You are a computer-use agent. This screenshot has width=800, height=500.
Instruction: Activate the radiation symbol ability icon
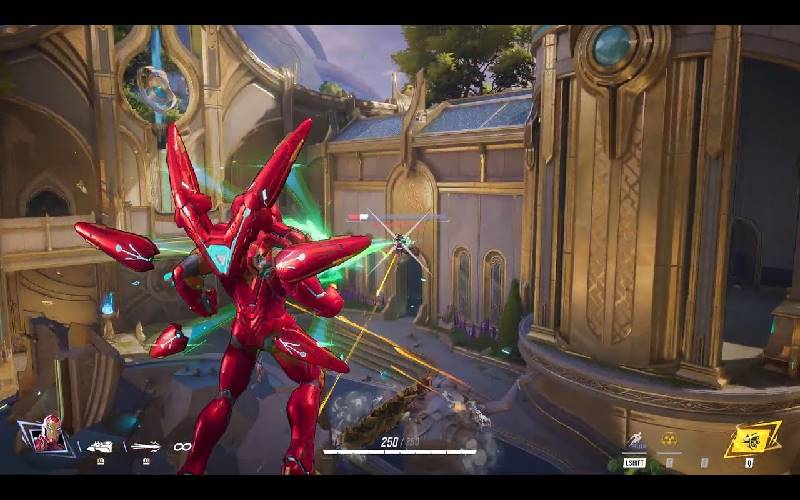tap(669, 439)
